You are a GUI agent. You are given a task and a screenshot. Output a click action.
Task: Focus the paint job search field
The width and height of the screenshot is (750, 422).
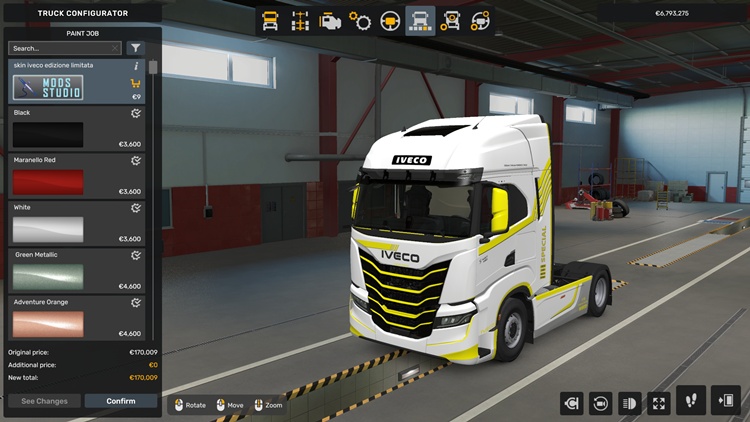pyautogui.click(x=64, y=48)
